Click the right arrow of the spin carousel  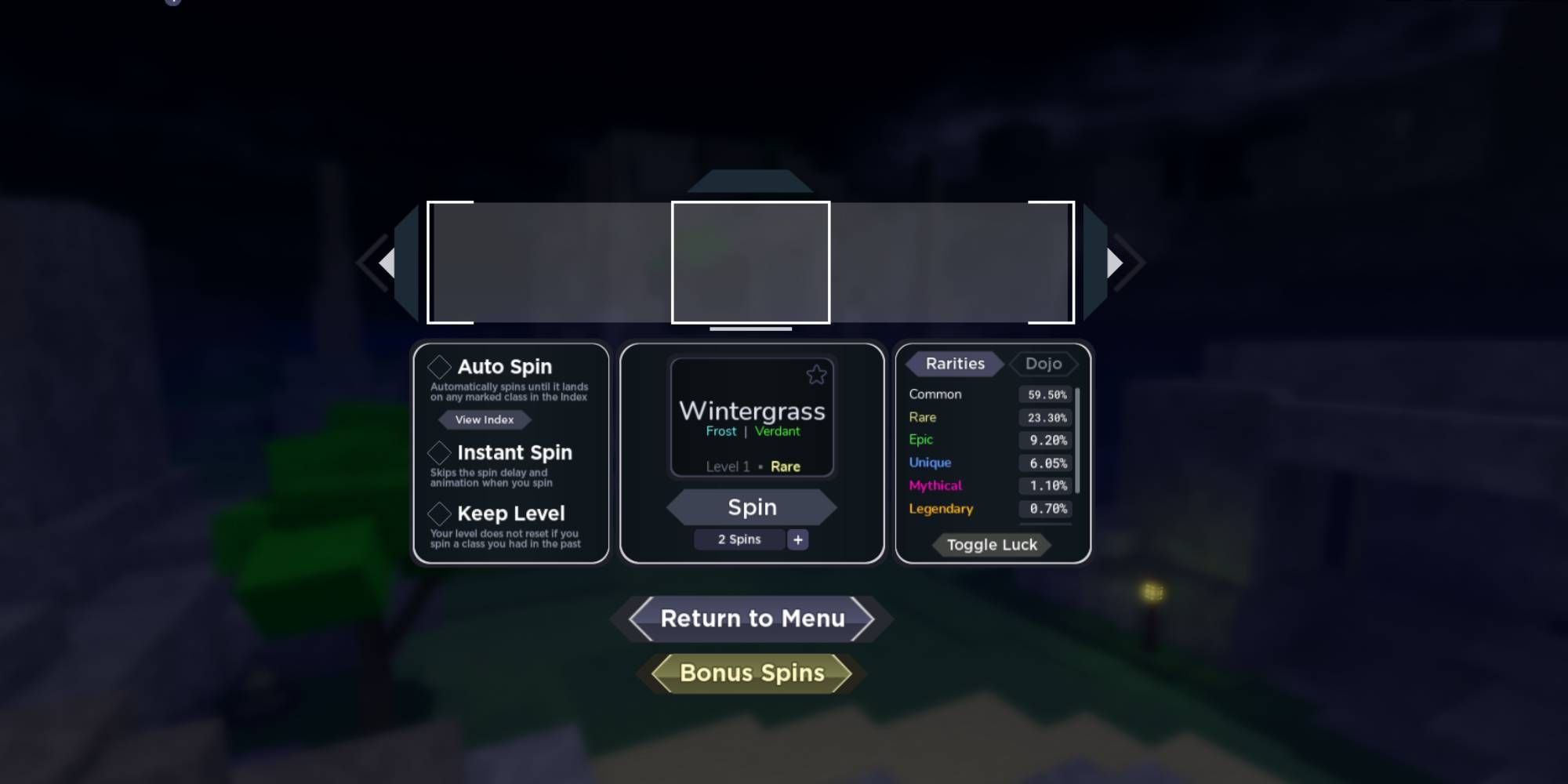1115,263
